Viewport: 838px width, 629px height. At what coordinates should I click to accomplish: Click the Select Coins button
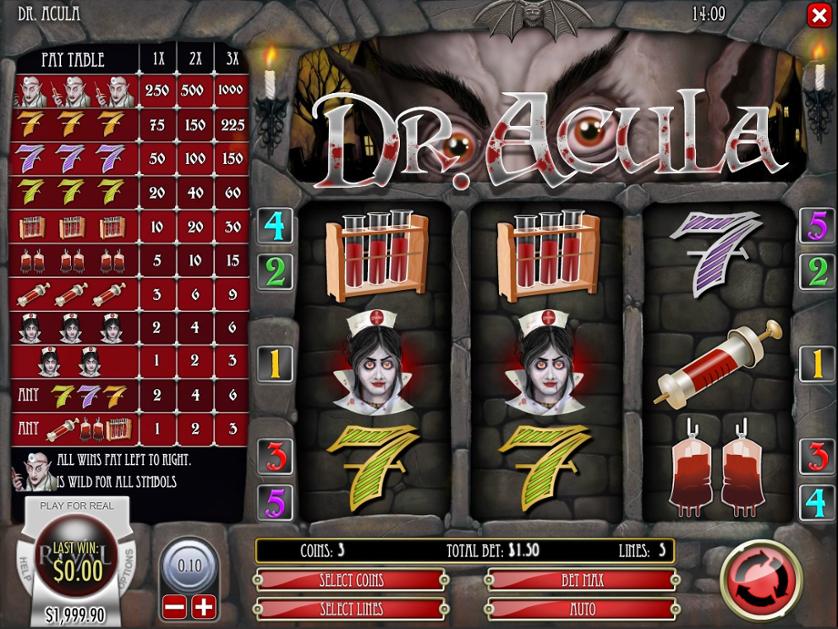pos(350,580)
